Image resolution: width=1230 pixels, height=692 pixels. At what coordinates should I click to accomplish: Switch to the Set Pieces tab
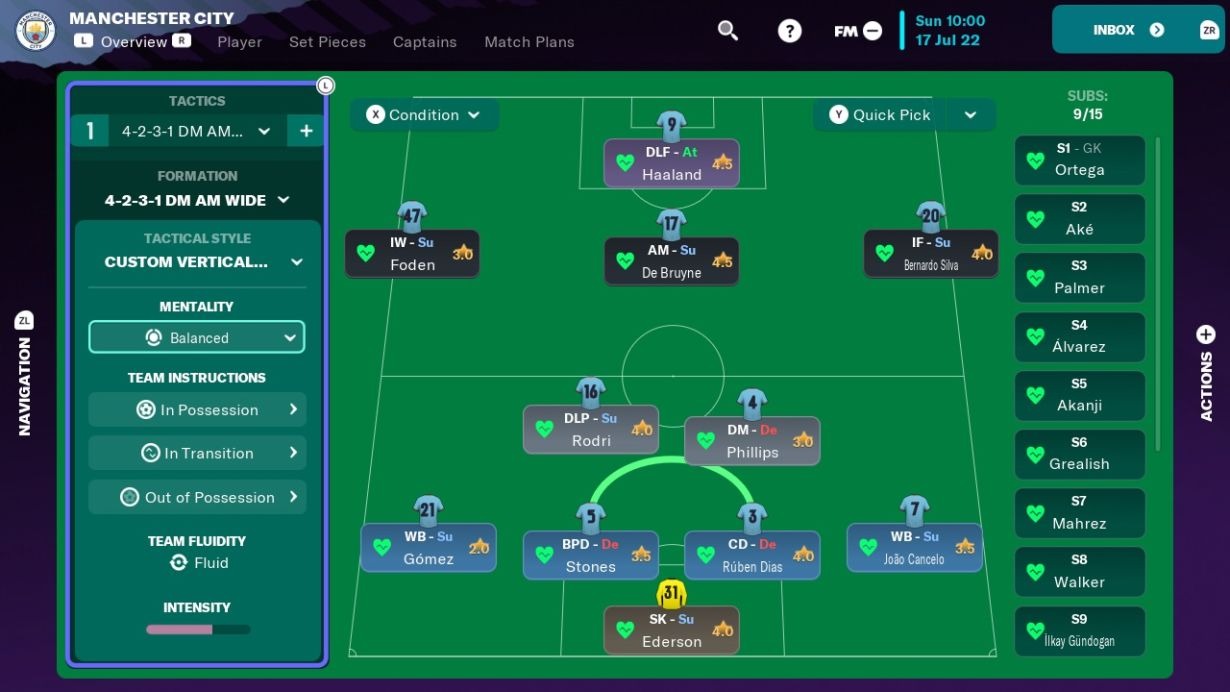[x=327, y=42]
